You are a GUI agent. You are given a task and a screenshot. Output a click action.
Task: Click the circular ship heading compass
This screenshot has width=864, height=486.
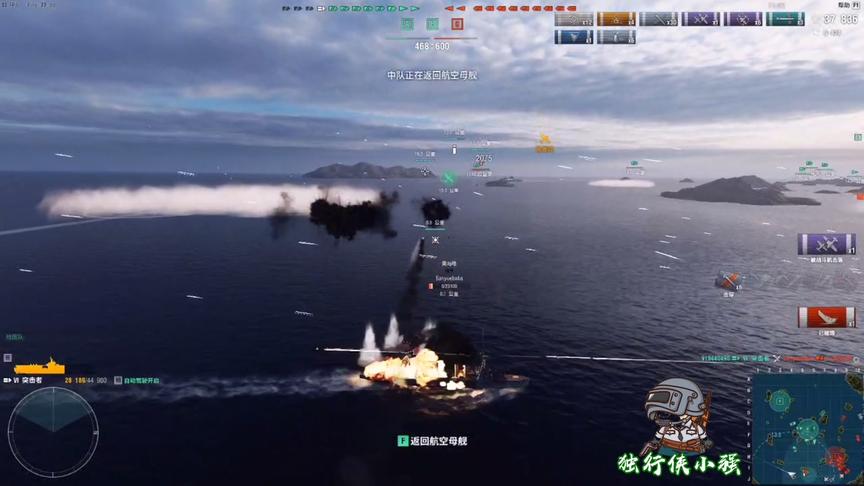point(52,431)
